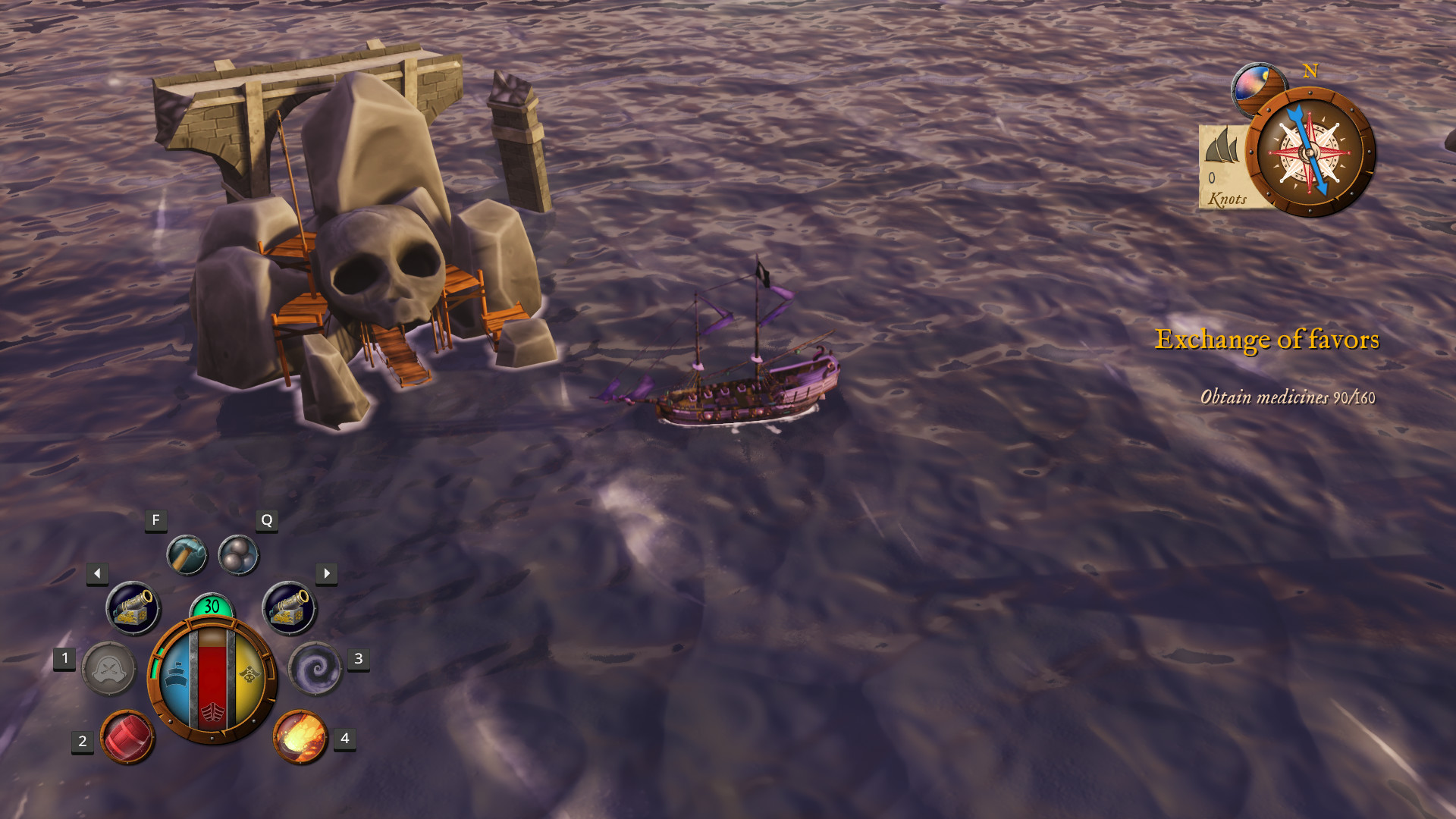1456x819 pixels.
Task: Select the yellow pirate flag section of the dial
Action: pos(250,675)
